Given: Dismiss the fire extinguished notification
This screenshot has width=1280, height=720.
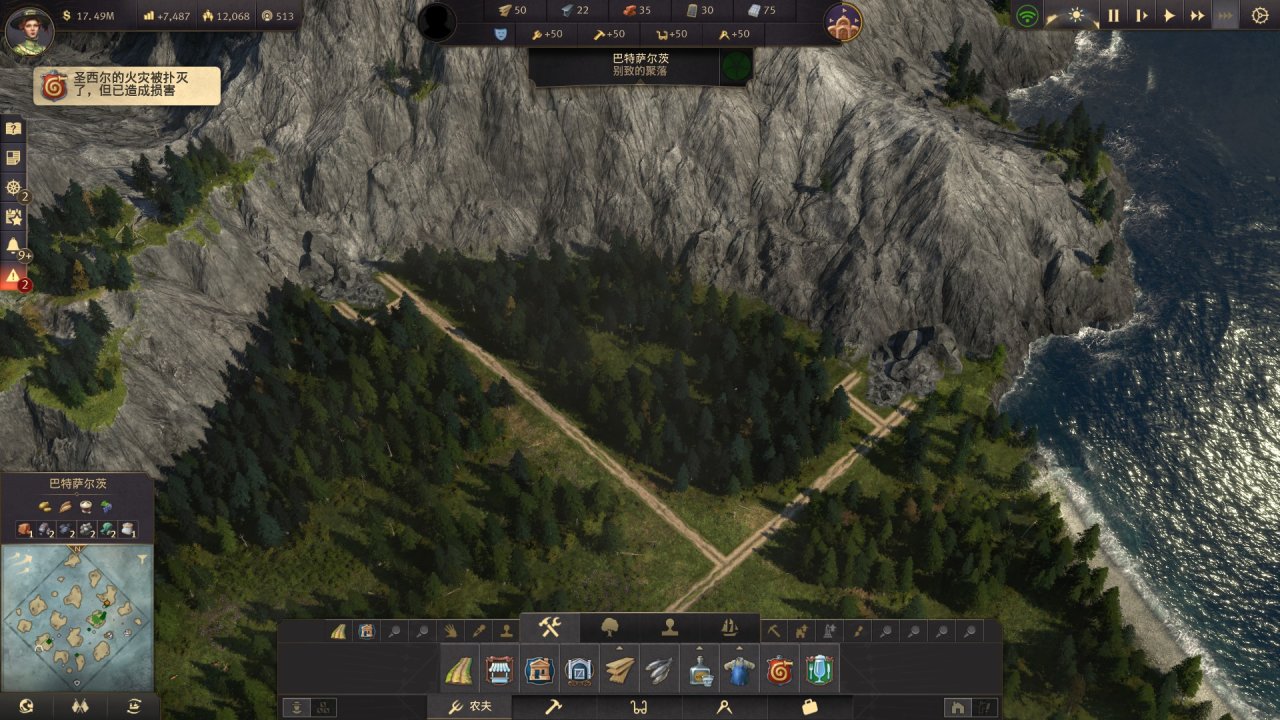Looking at the screenshot, I should point(128,86).
